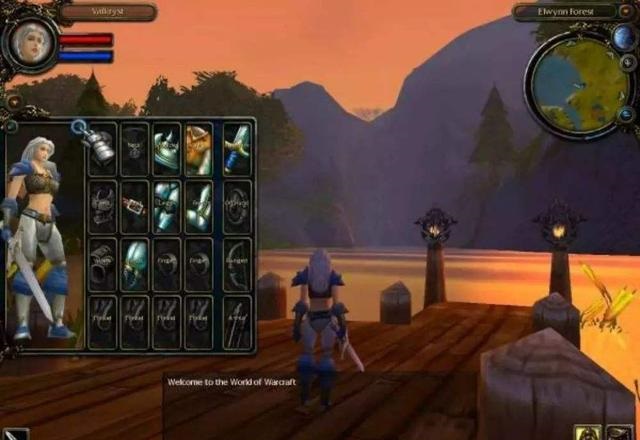Select the teal boot equipment slot
The image size is (640, 440).
(134, 265)
